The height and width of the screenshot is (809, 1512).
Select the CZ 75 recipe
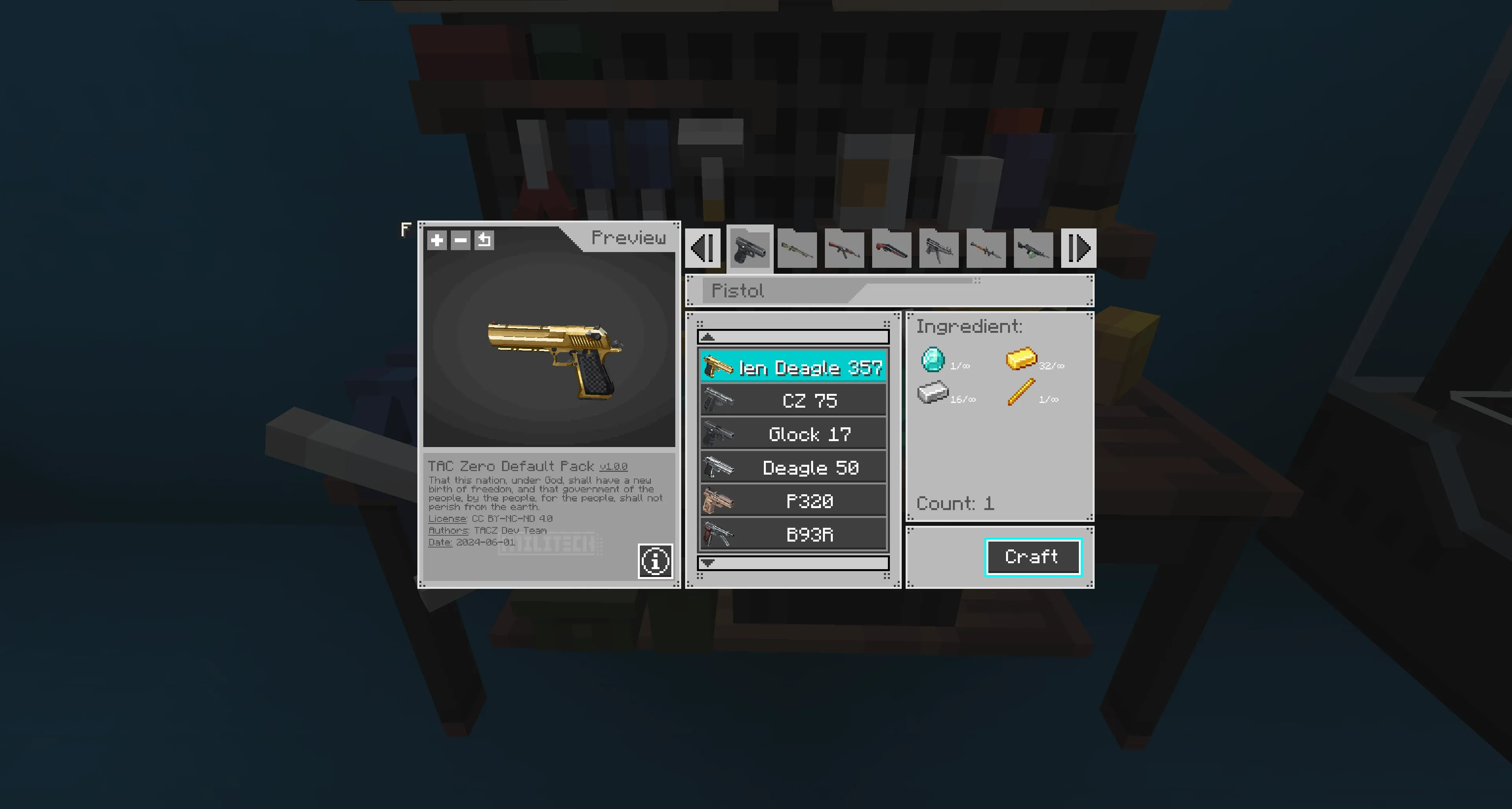(793, 401)
